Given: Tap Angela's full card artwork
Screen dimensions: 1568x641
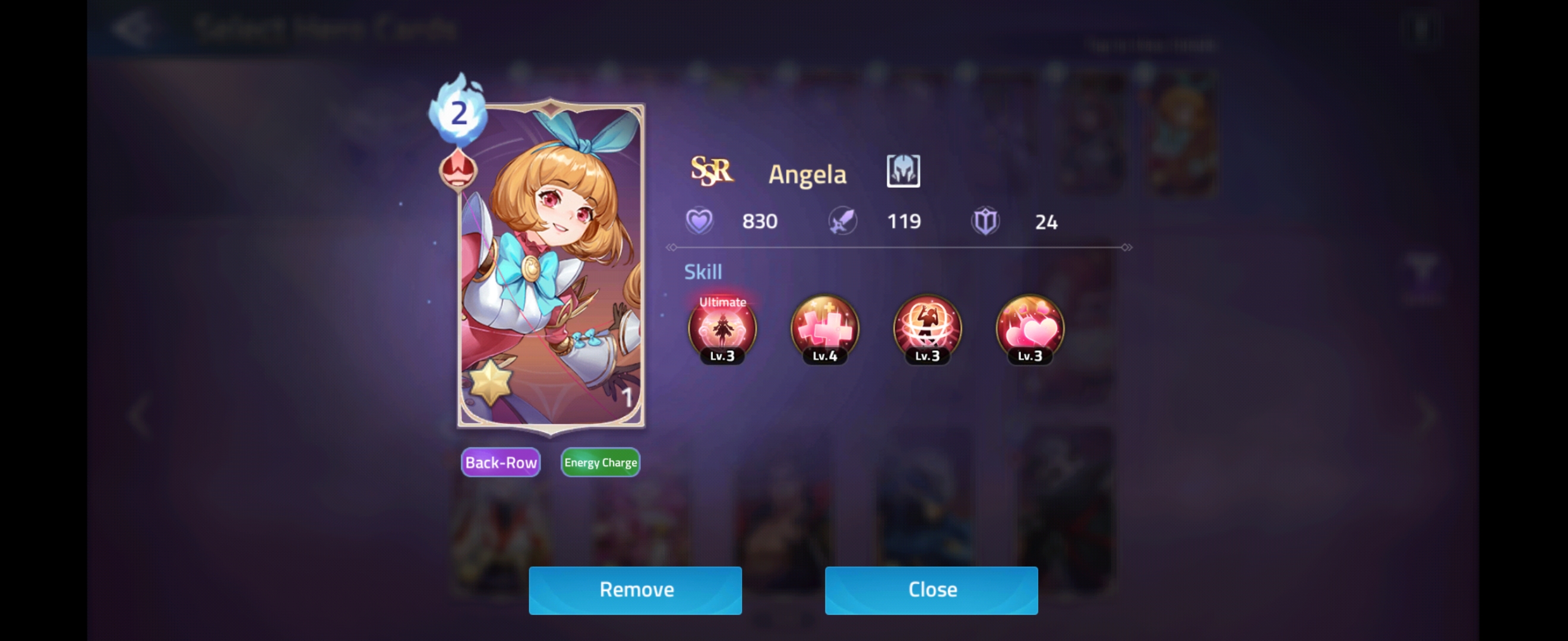Looking at the screenshot, I should point(551,268).
